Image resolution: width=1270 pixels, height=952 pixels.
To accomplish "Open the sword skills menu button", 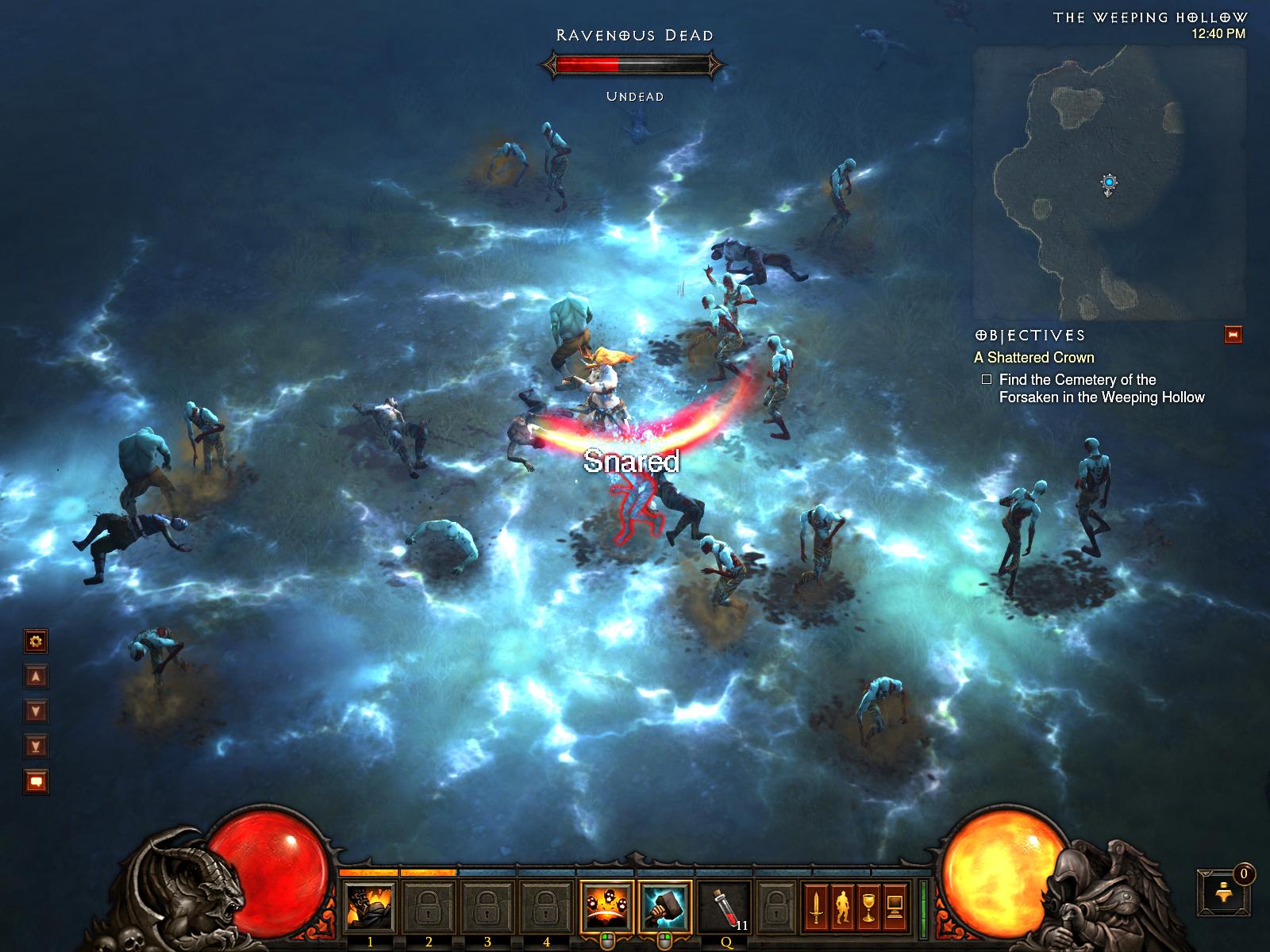I will 815,908.
